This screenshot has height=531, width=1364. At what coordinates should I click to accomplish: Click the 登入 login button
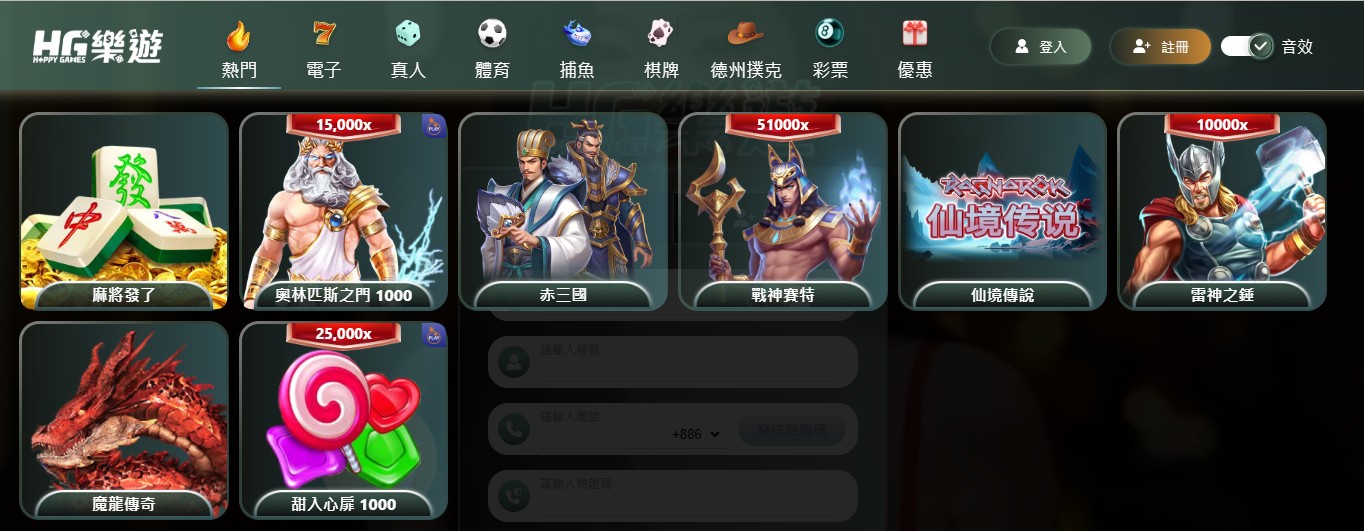coord(1040,47)
